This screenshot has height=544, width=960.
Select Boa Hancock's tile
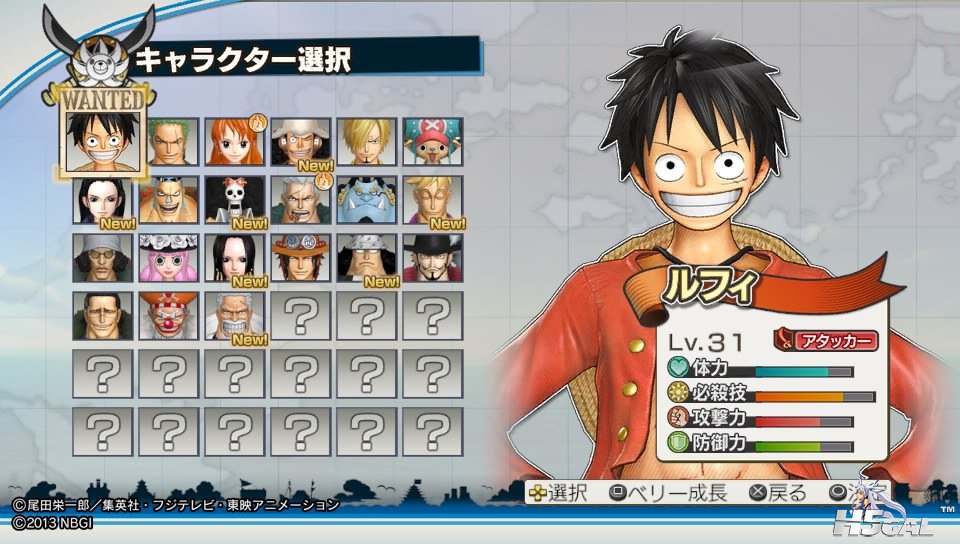pos(236,258)
